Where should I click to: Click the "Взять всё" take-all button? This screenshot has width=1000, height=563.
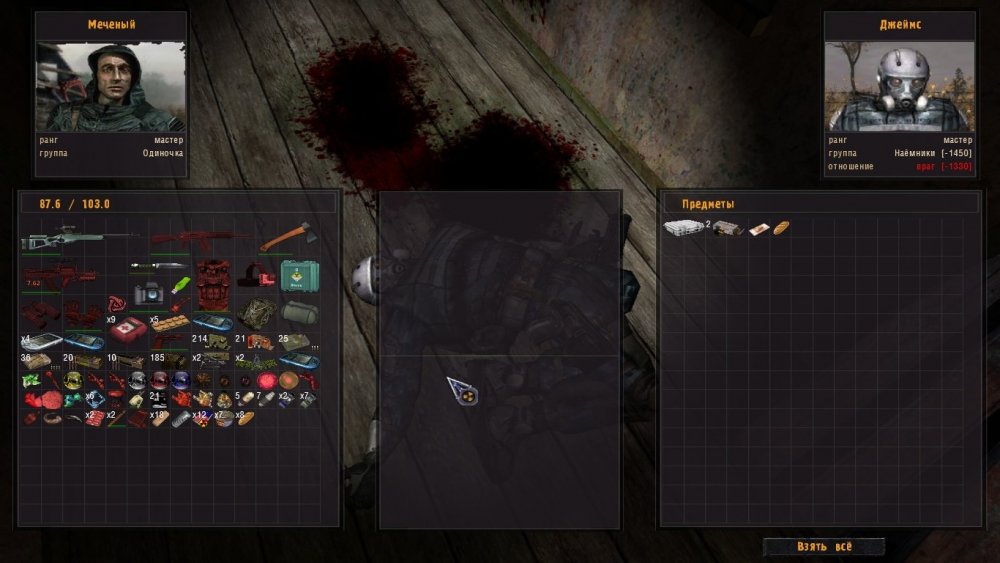click(824, 547)
